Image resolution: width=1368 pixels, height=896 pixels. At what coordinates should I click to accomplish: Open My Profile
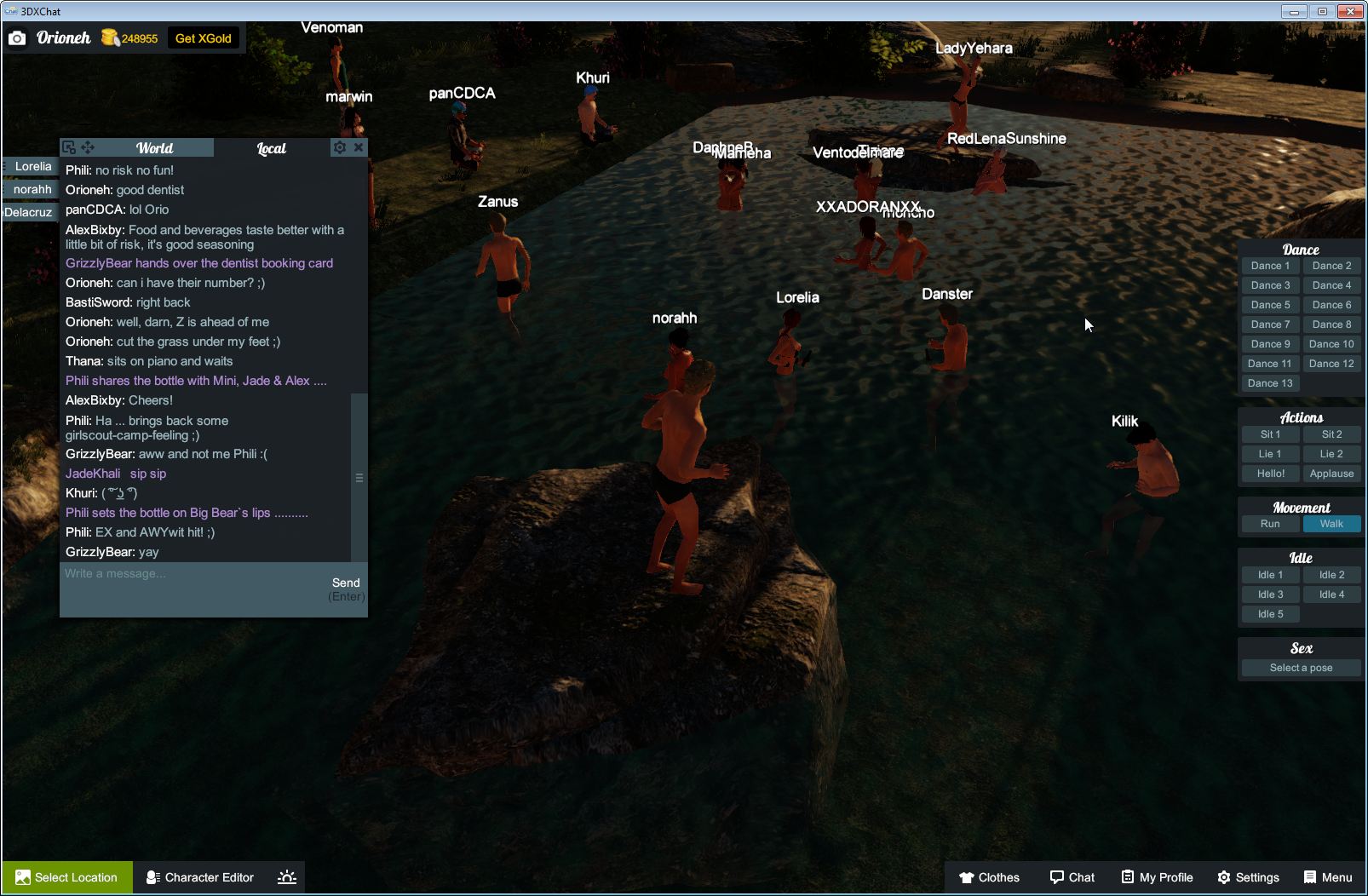(x=1156, y=877)
